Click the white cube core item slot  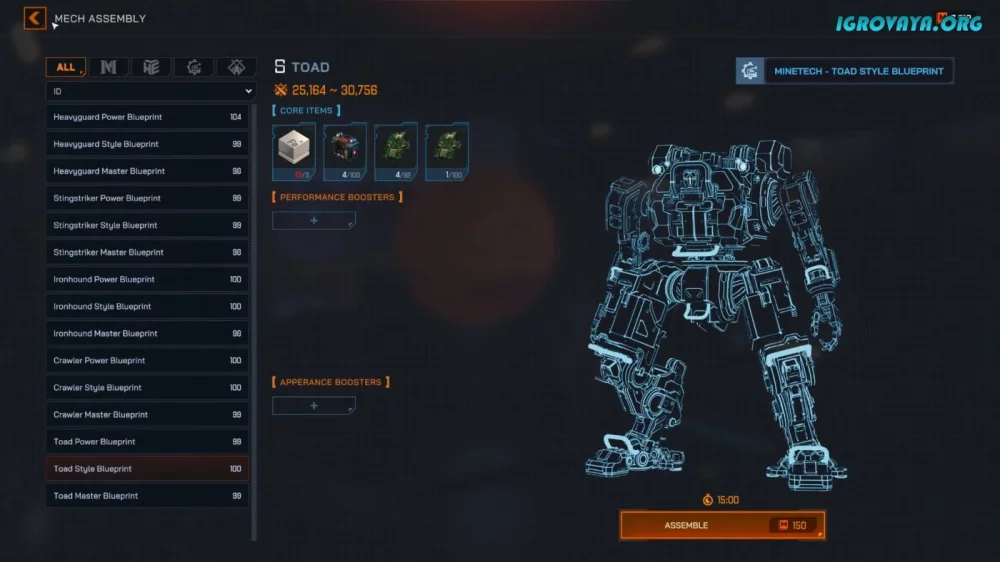(x=294, y=152)
